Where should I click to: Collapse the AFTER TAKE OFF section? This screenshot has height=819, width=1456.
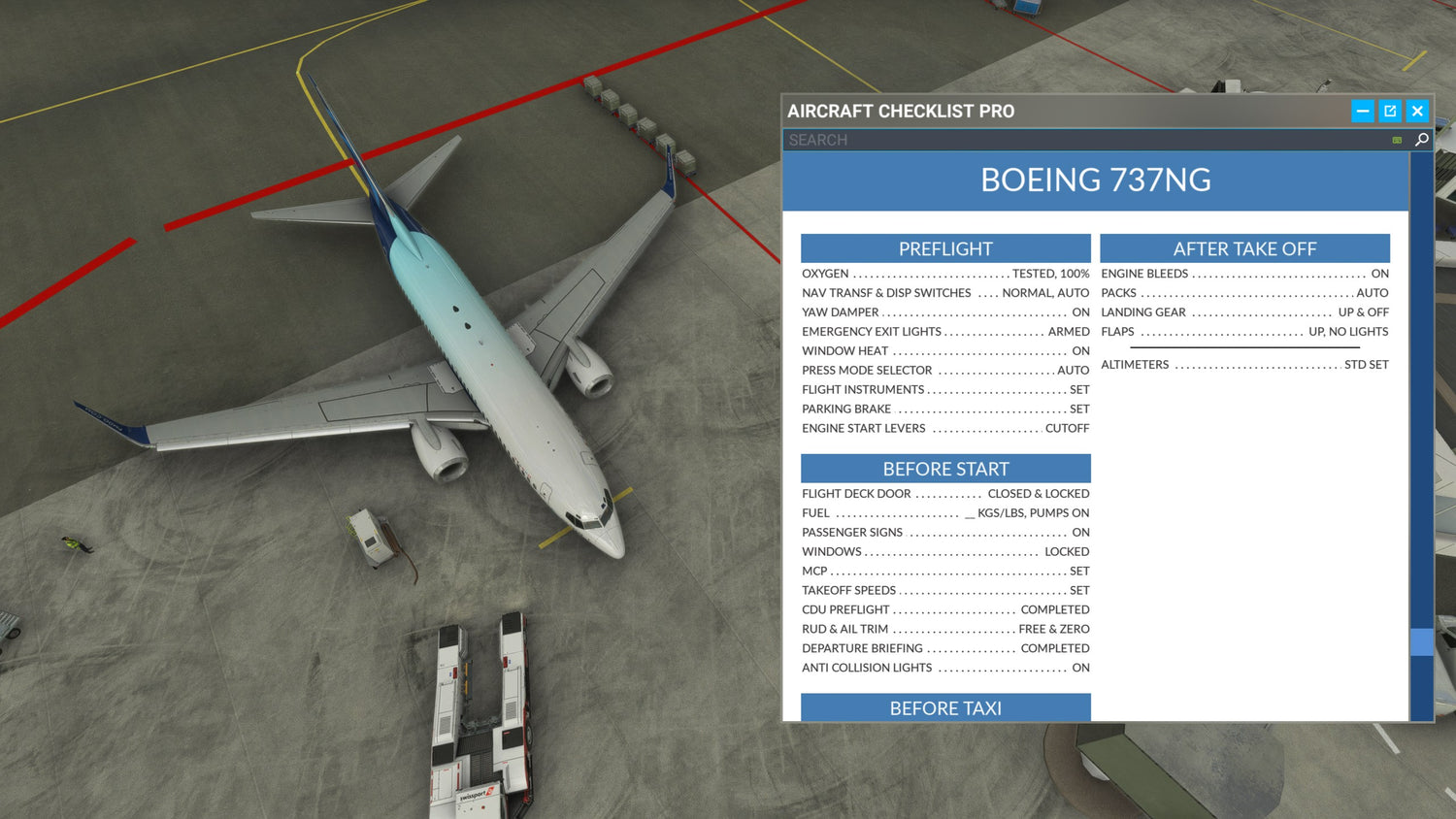pos(1245,248)
